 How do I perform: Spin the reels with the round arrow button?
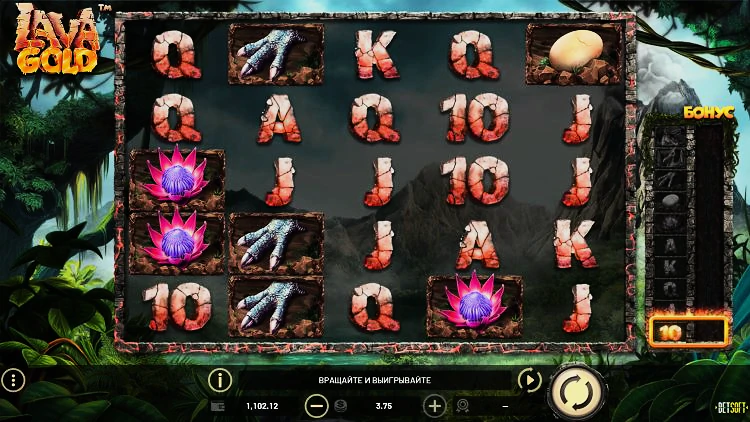tap(577, 392)
